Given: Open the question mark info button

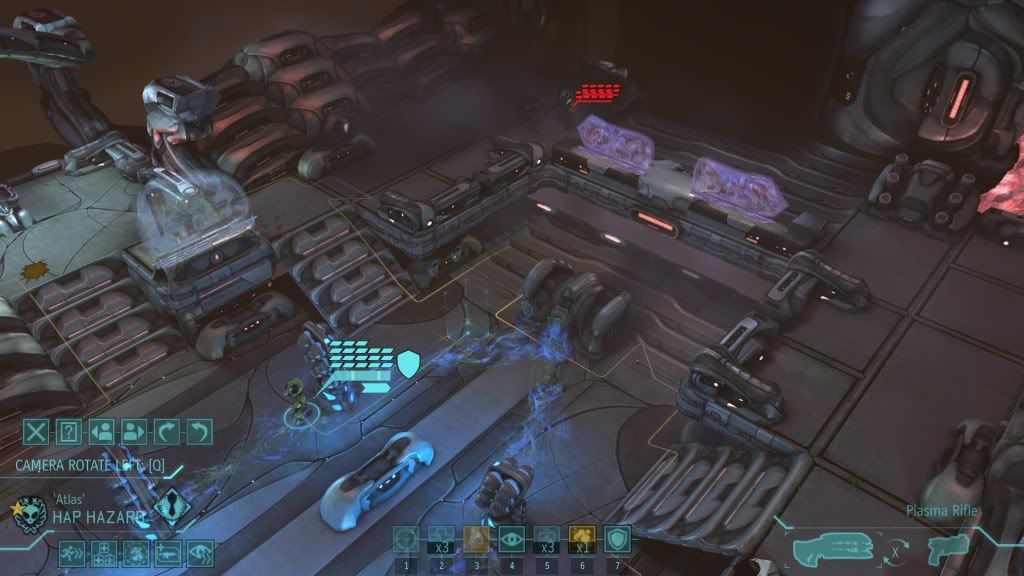Looking at the screenshot, I should (x=69, y=432).
